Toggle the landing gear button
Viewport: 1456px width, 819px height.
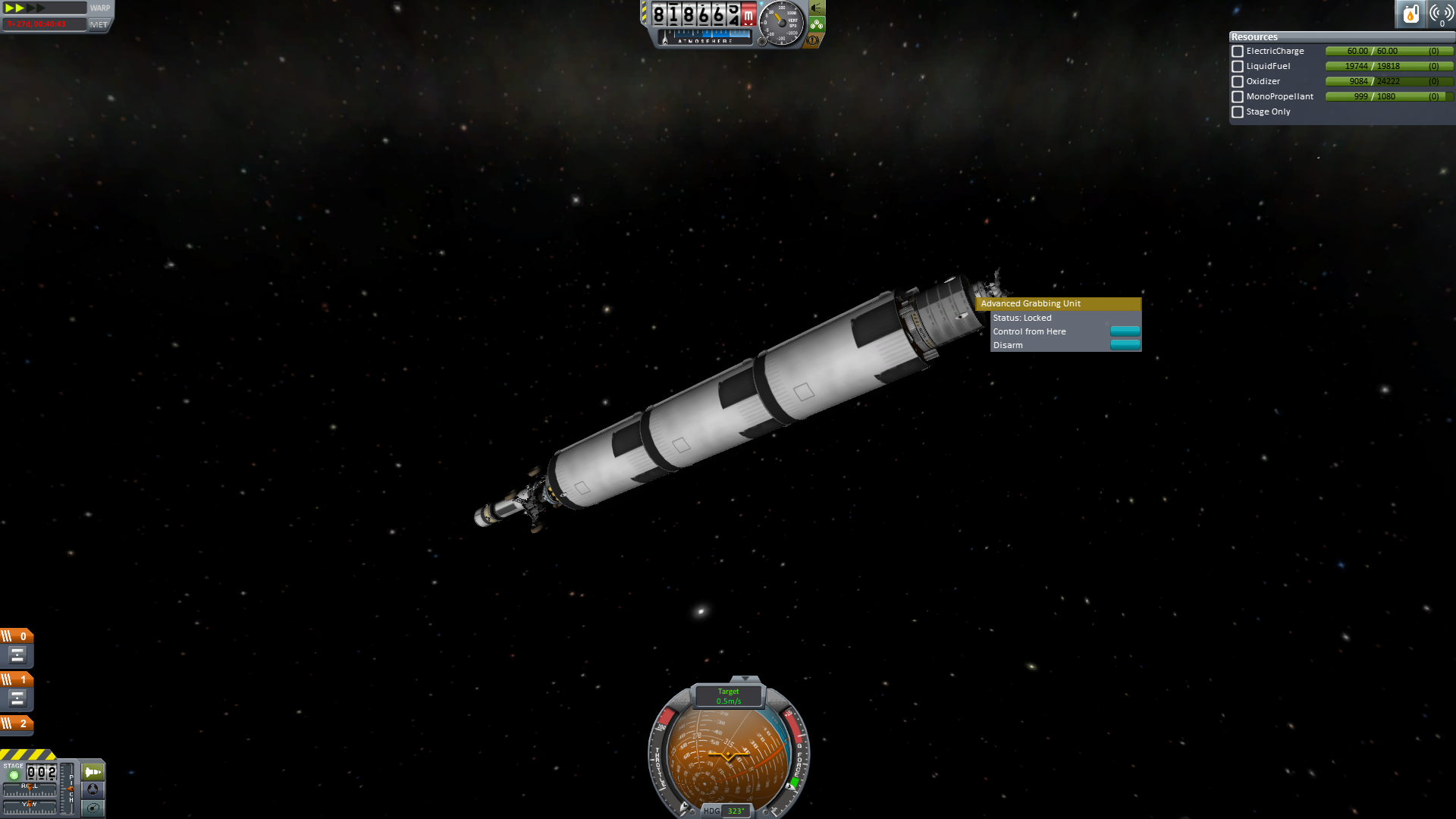click(817, 24)
